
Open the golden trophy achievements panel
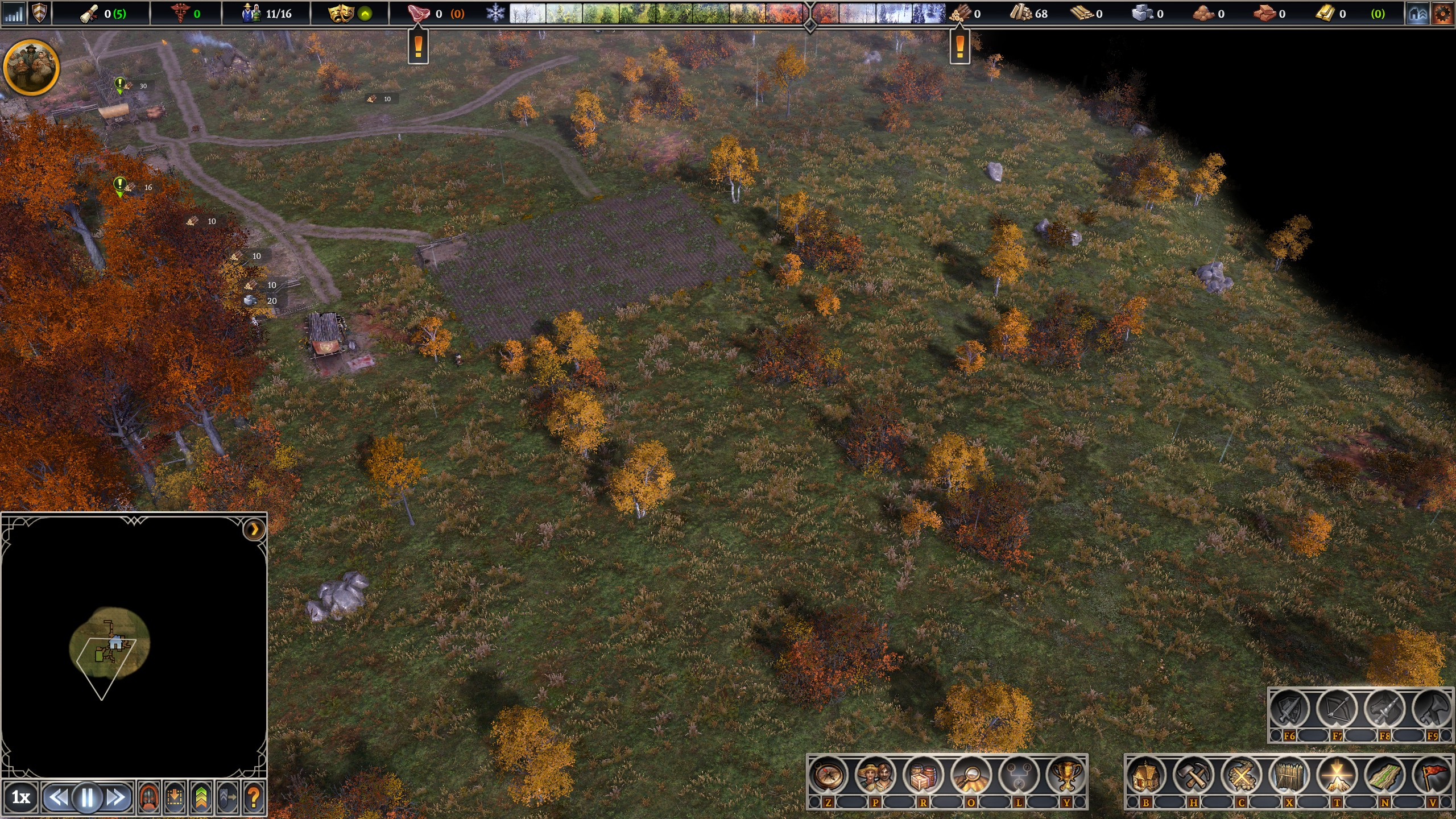(x=1067, y=775)
